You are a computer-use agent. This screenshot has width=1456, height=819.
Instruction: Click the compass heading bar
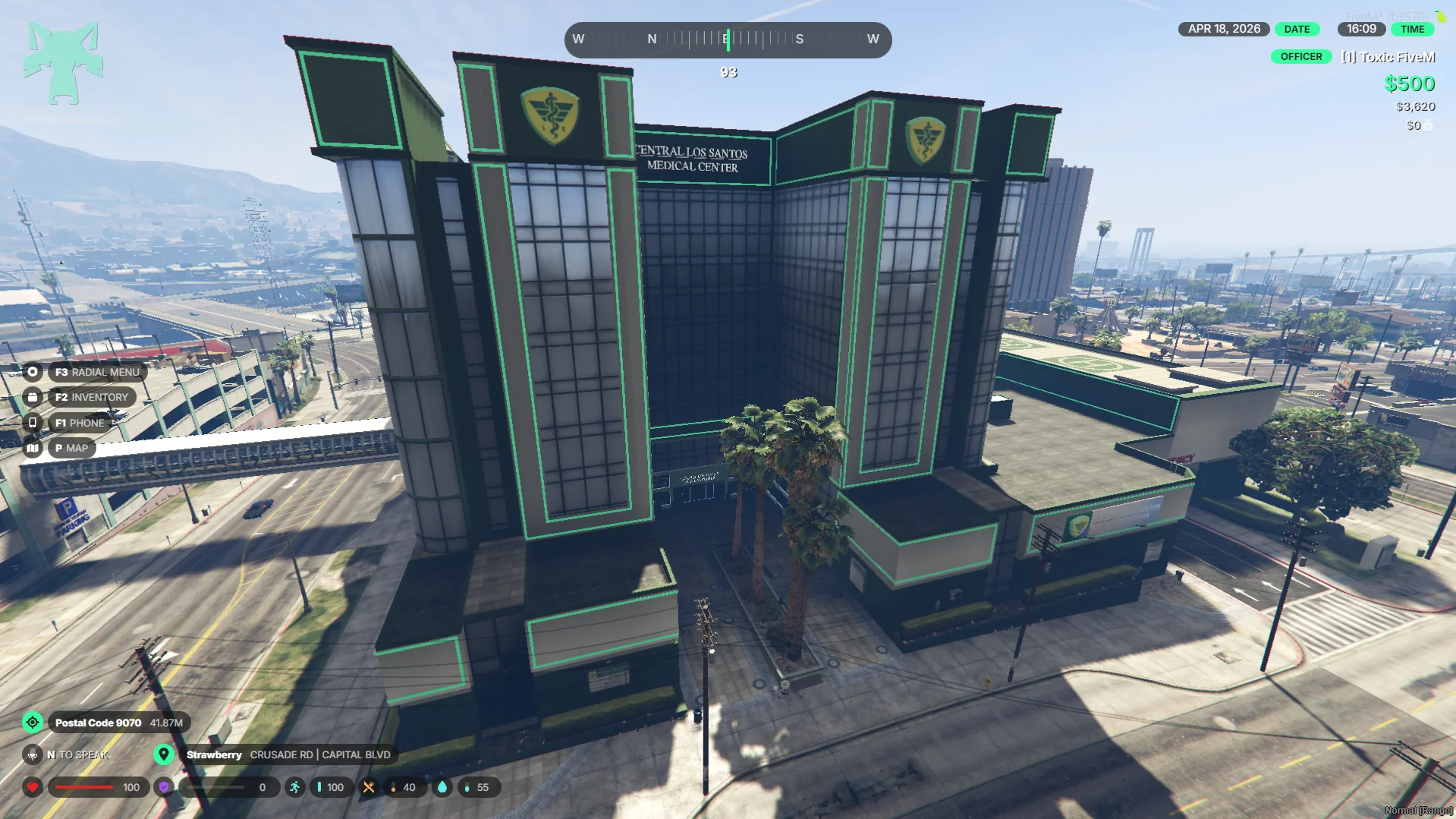[x=728, y=39]
